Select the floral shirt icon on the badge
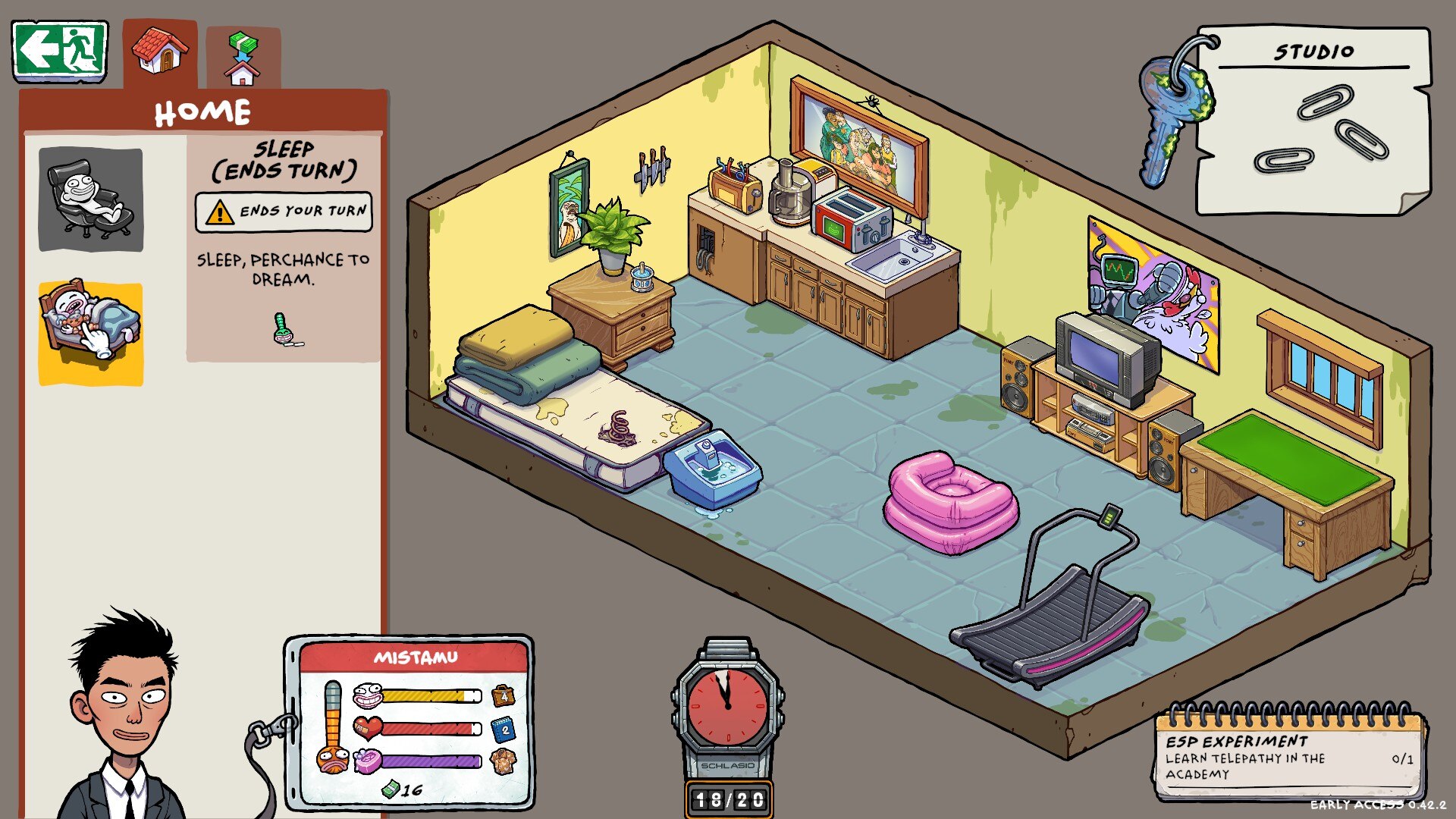Viewport: 1456px width, 819px height. tap(504, 761)
